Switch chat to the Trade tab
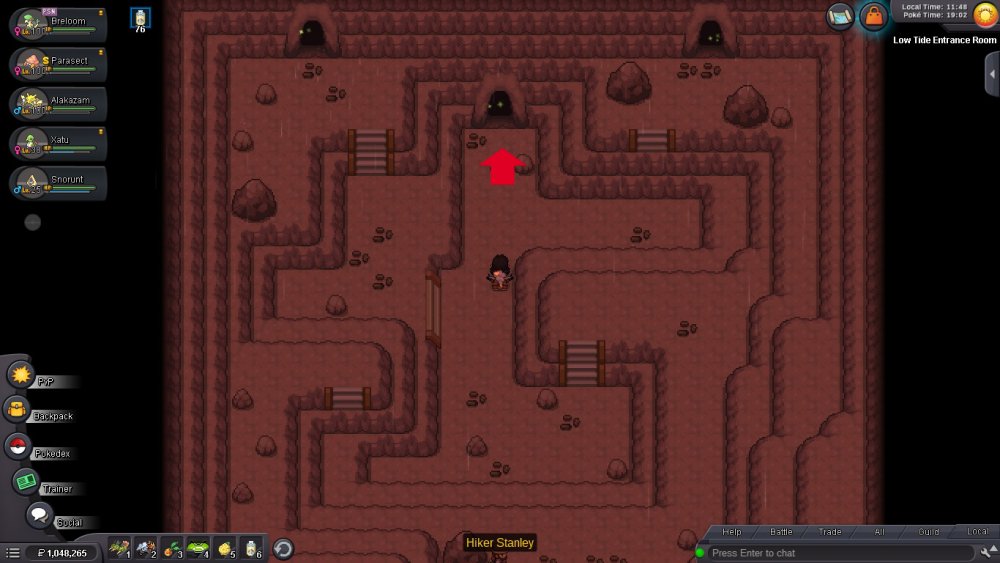Viewport: 1000px width, 563px height. 830,532
